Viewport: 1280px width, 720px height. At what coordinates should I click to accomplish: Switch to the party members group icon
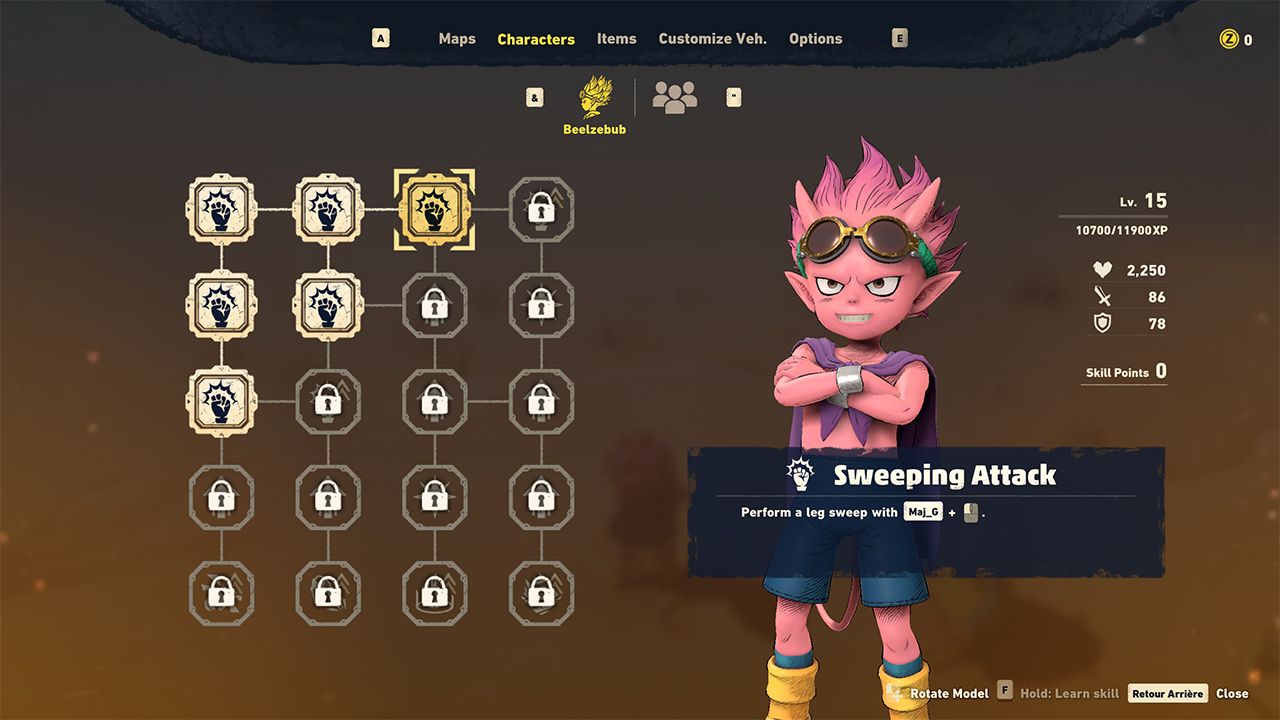pos(674,97)
